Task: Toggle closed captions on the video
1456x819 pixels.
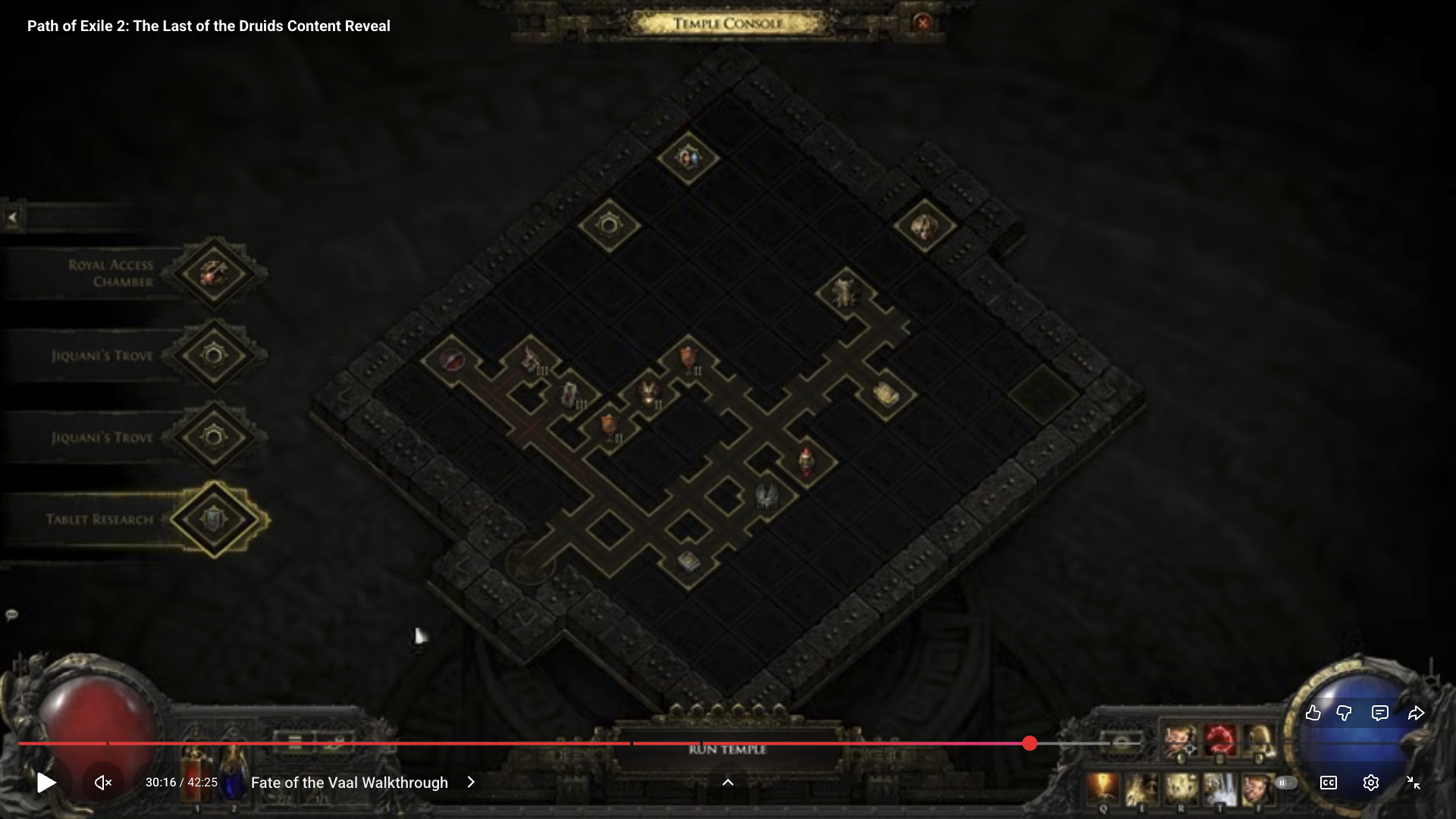Action: coord(1328,783)
